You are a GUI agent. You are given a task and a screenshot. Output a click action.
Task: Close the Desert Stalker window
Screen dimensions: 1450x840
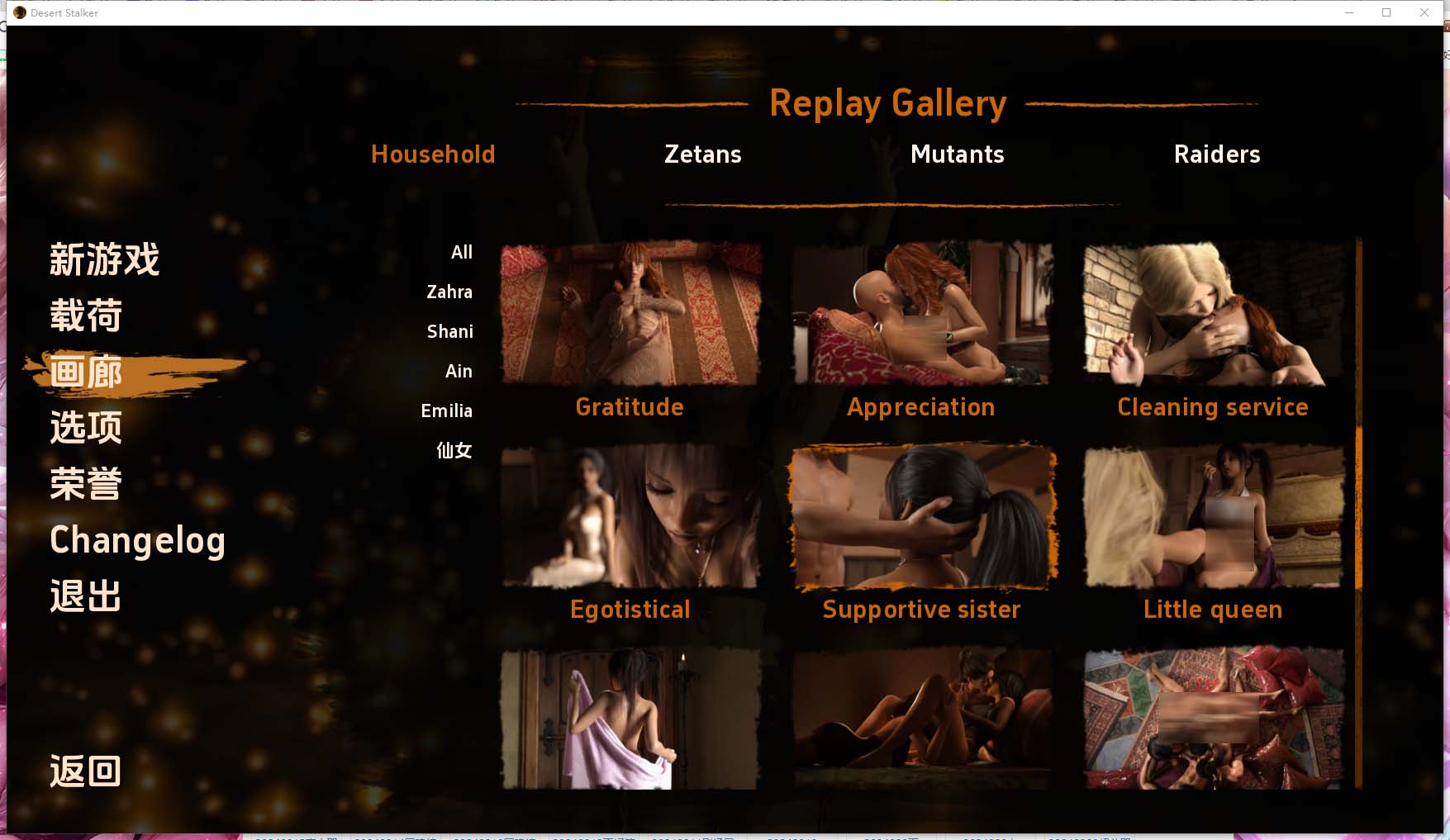pyautogui.click(x=1424, y=12)
